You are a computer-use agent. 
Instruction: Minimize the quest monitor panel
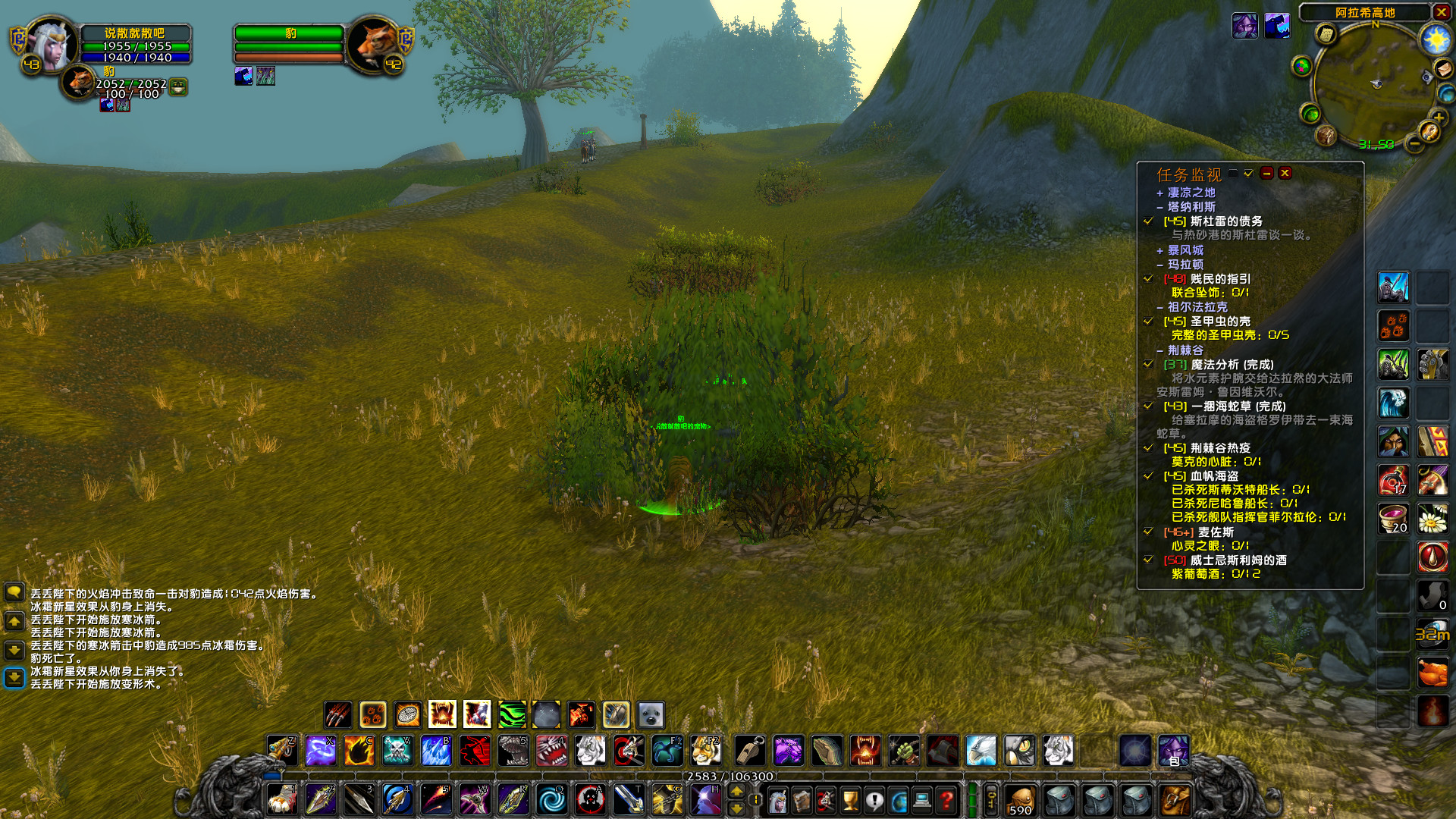1266,174
